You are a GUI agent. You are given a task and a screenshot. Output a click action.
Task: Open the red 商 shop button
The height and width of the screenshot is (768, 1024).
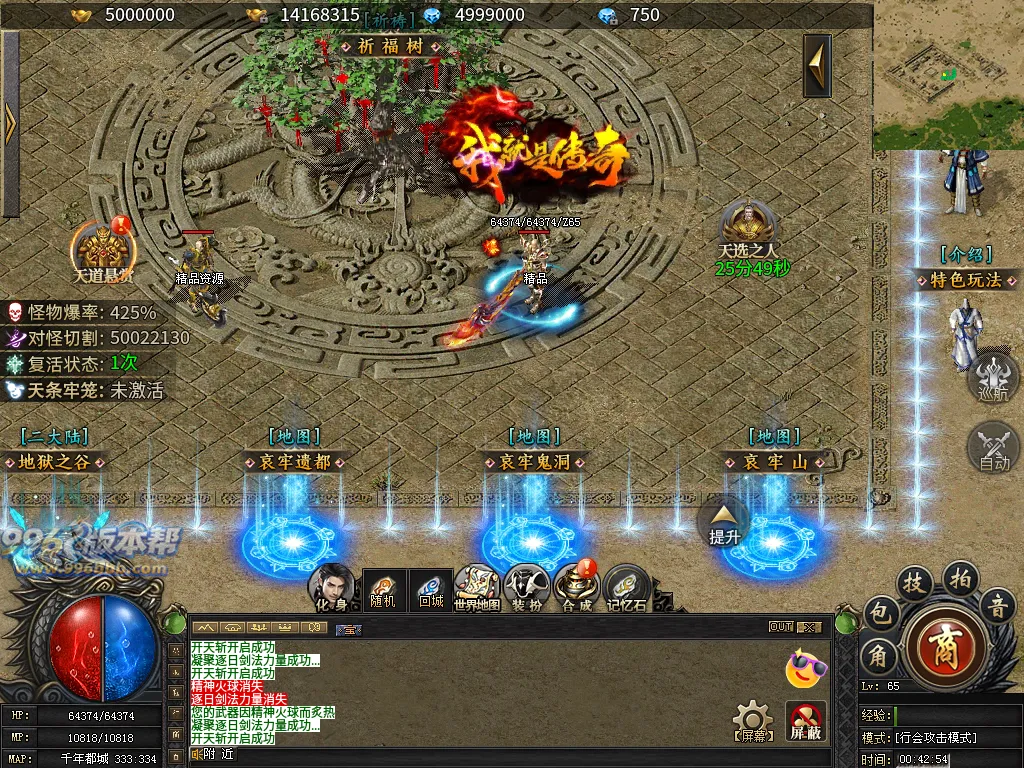pyautogui.click(x=943, y=641)
